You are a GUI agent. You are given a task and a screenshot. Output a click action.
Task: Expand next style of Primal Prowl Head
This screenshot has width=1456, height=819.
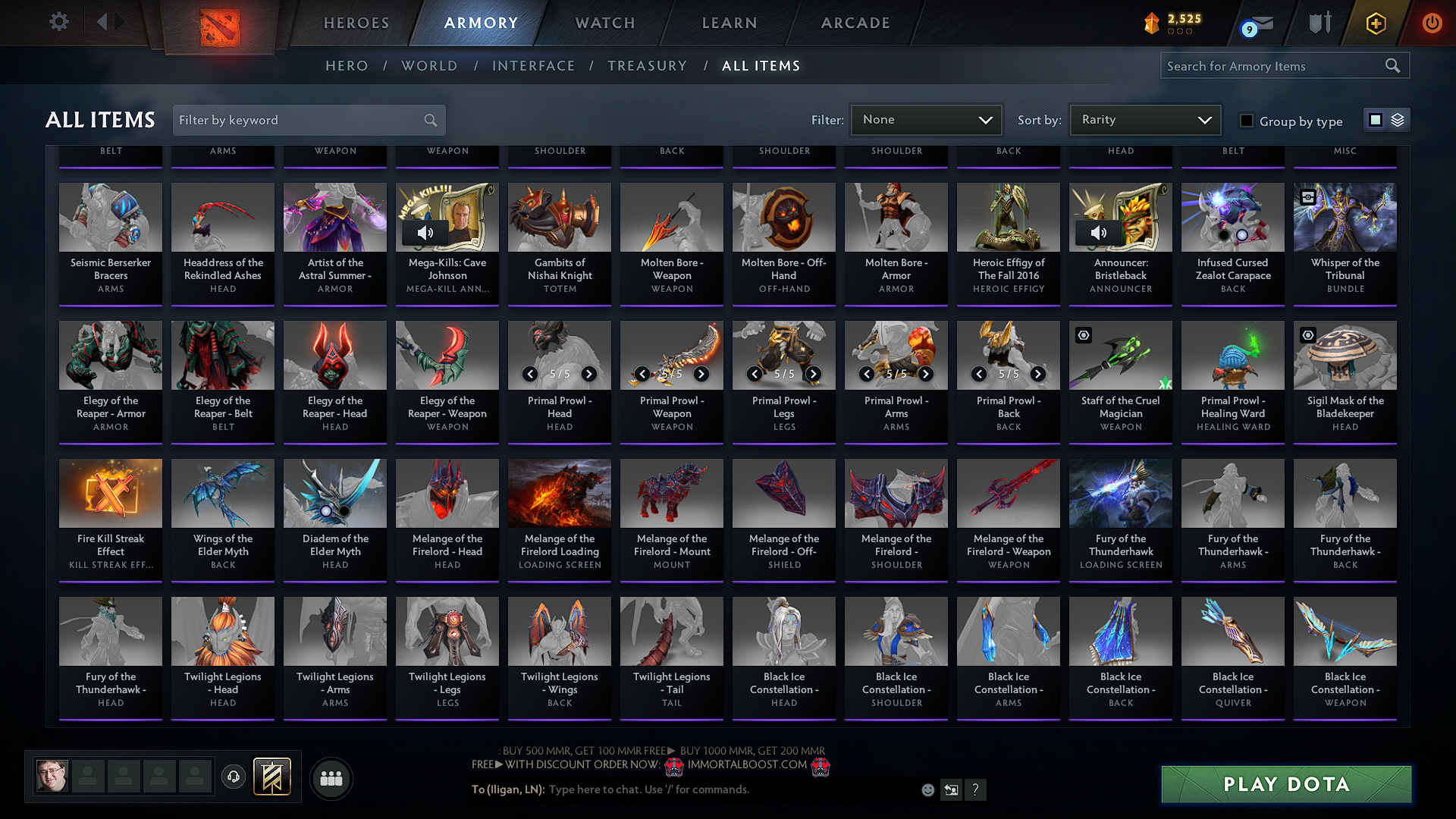coord(589,374)
